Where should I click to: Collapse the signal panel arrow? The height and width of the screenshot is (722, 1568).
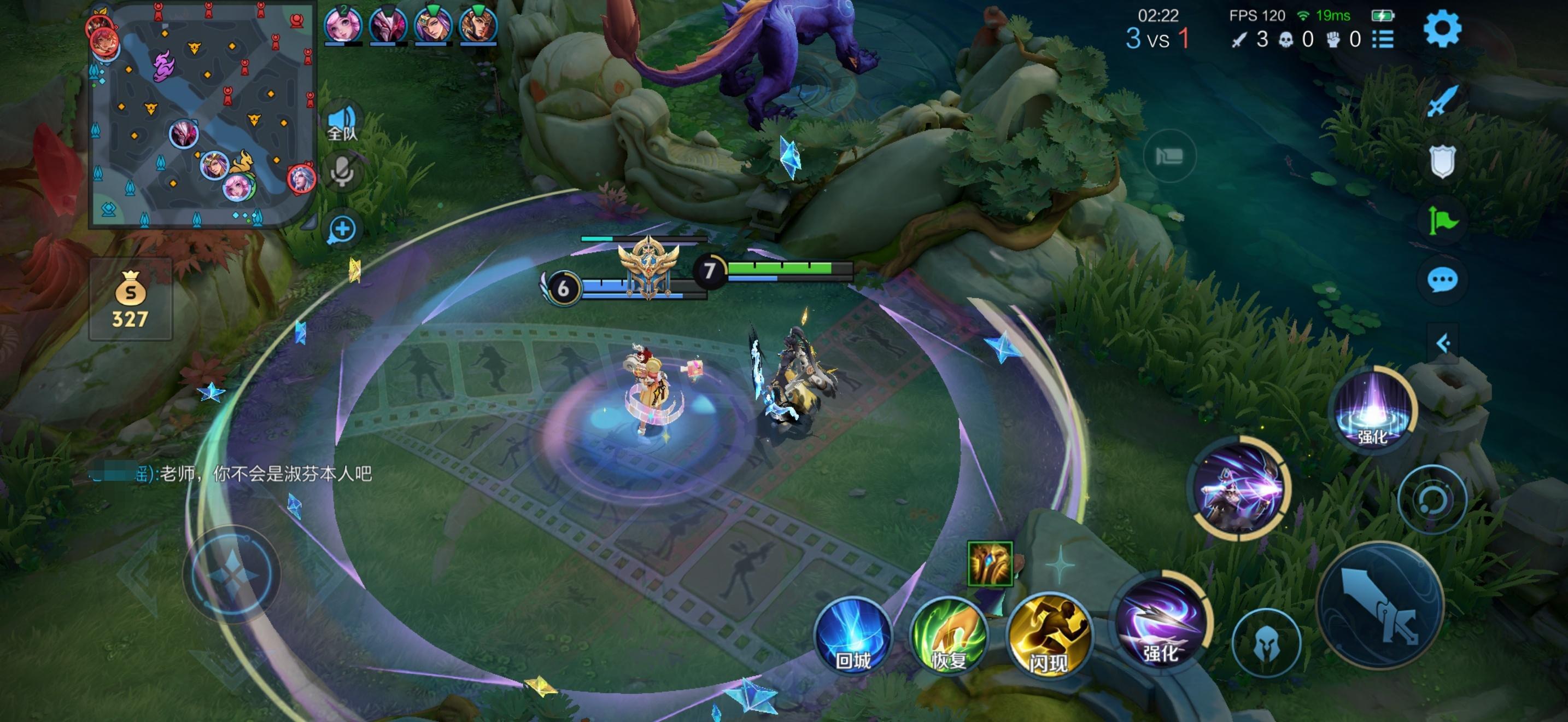coord(1442,343)
